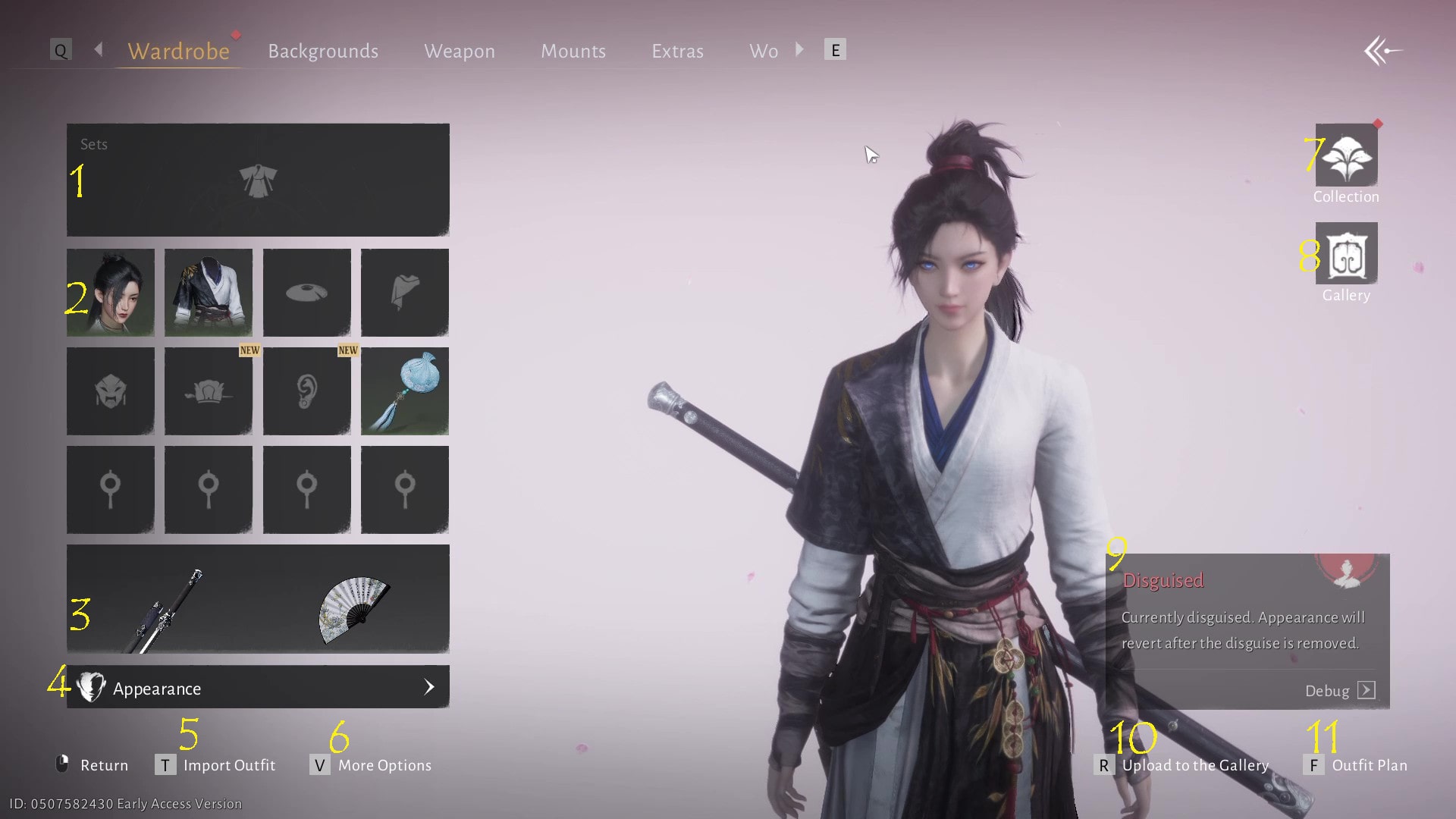Screen dimensions: 1456x819
Task: Pick the face mask slot
Action: pyautogui.click(x=111, y=391)
